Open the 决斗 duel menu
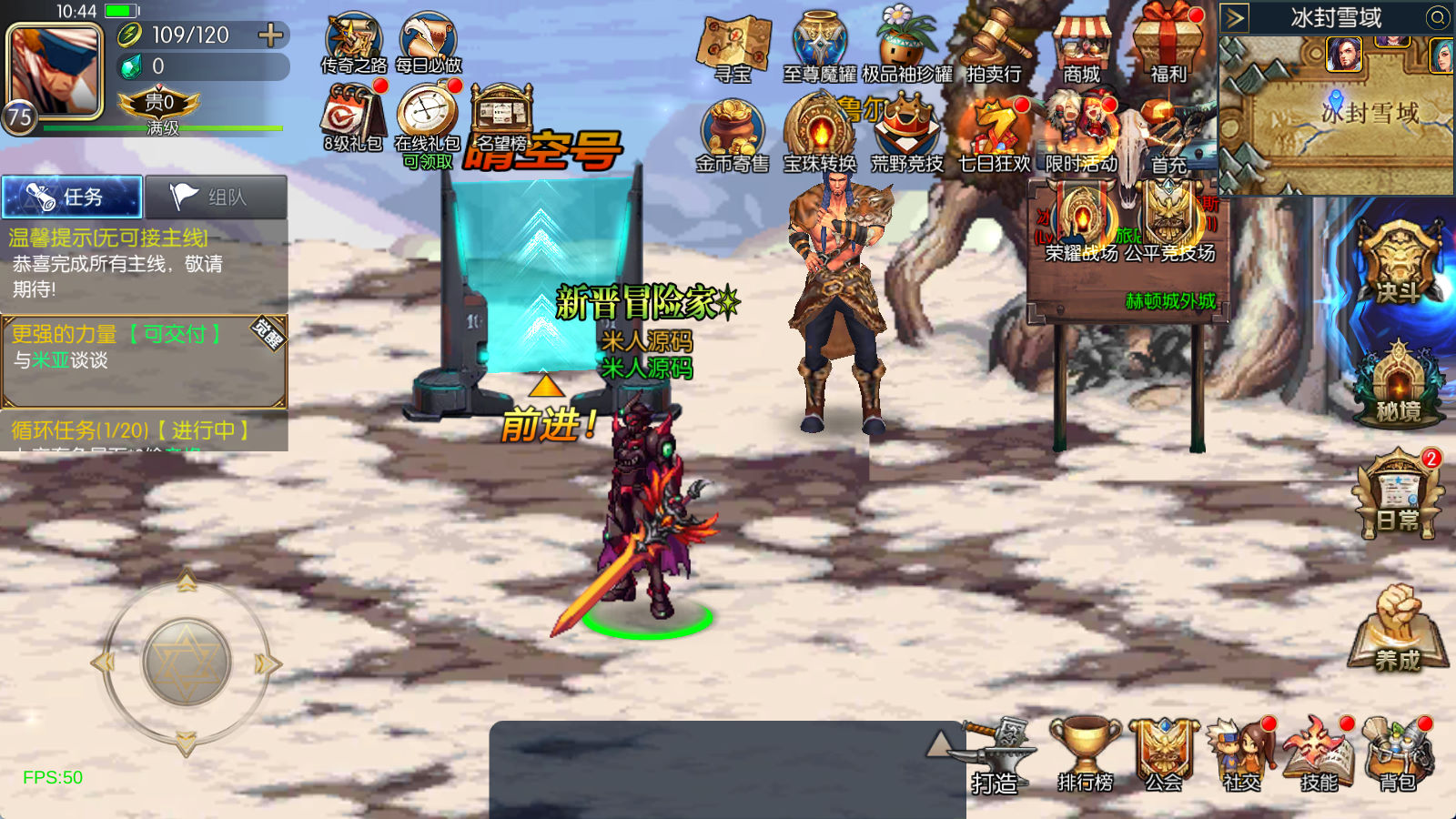 tap(1399, 262)
